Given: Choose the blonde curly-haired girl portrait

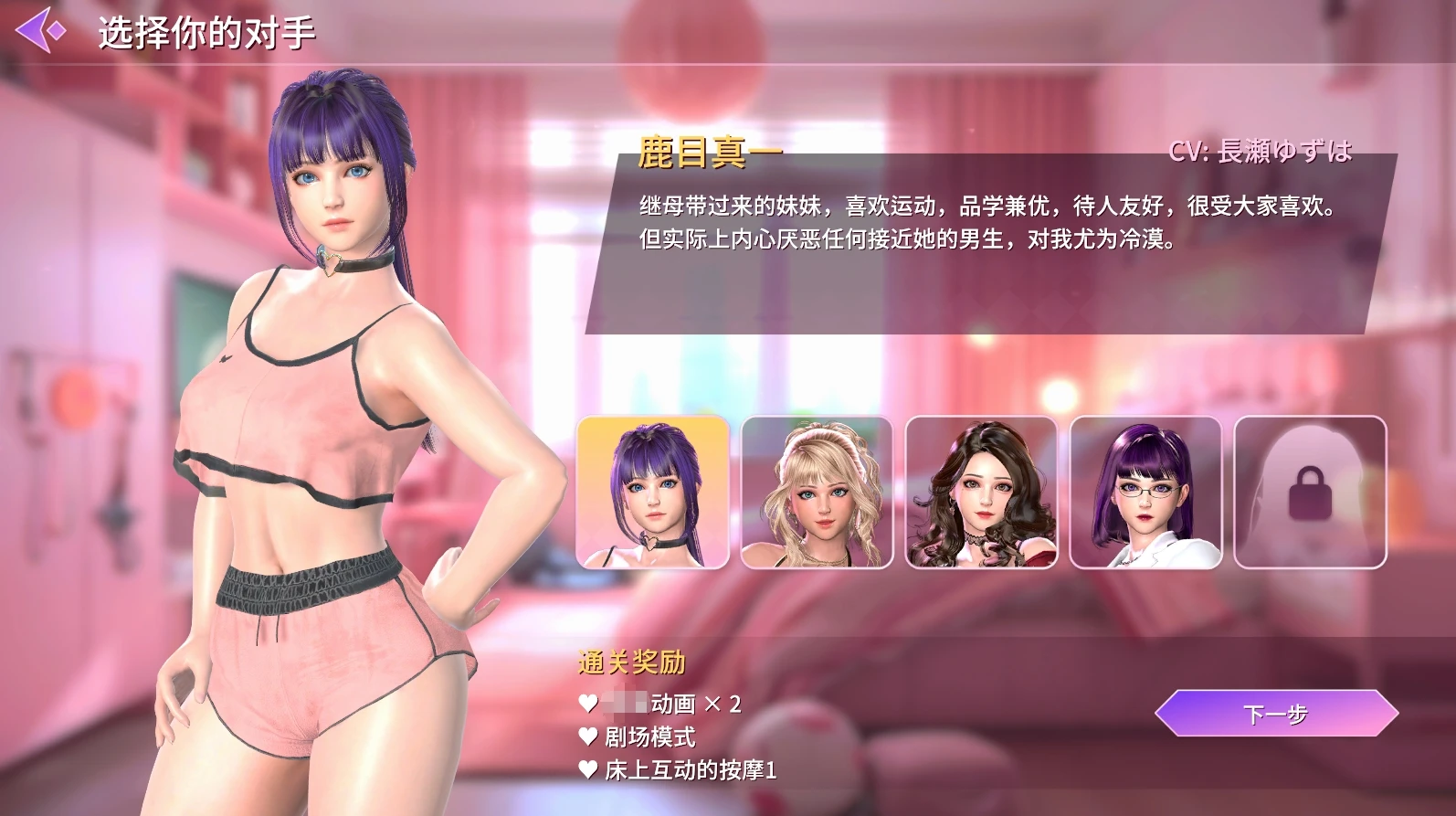Looking at the screenshot, I should click(817, 493).
